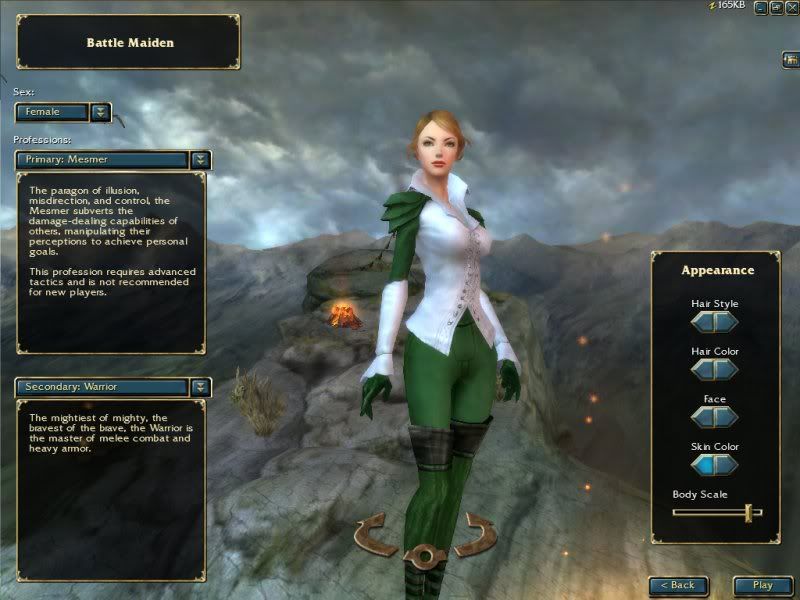Close the game window with X
800x600 pixels.
tap(790, 7)
